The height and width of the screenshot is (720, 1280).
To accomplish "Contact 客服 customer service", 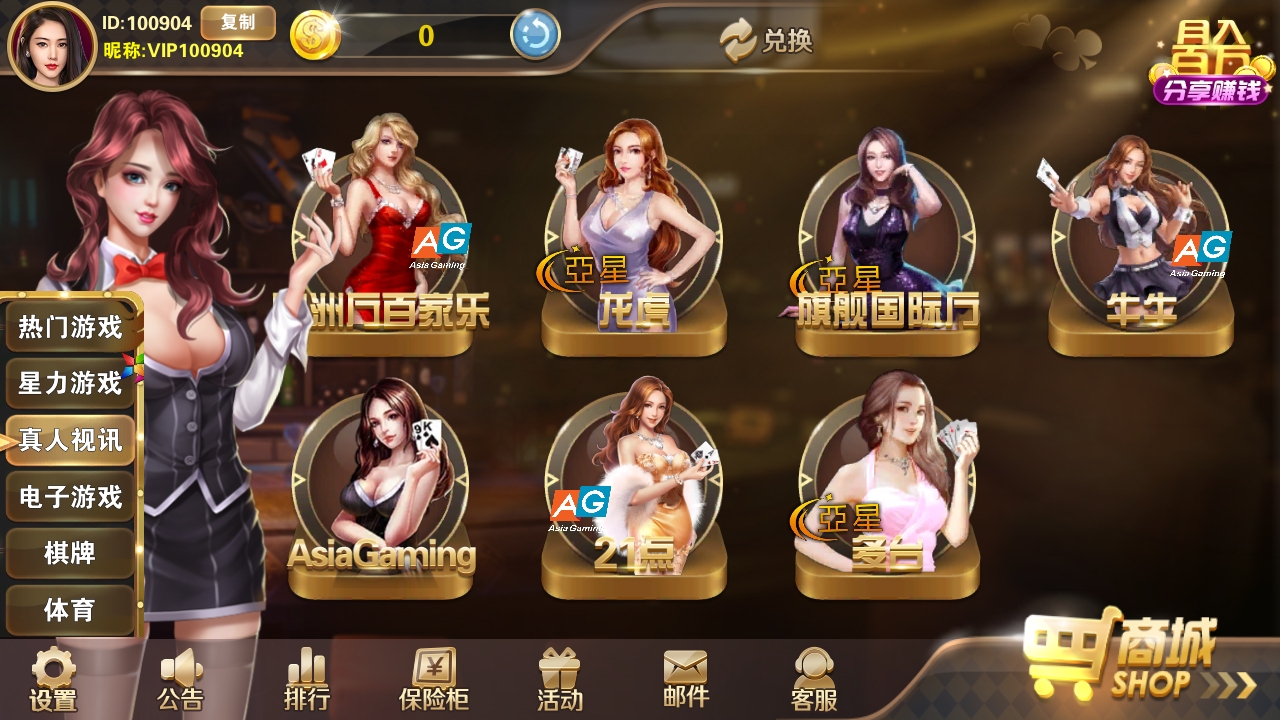I will point(814,680).
